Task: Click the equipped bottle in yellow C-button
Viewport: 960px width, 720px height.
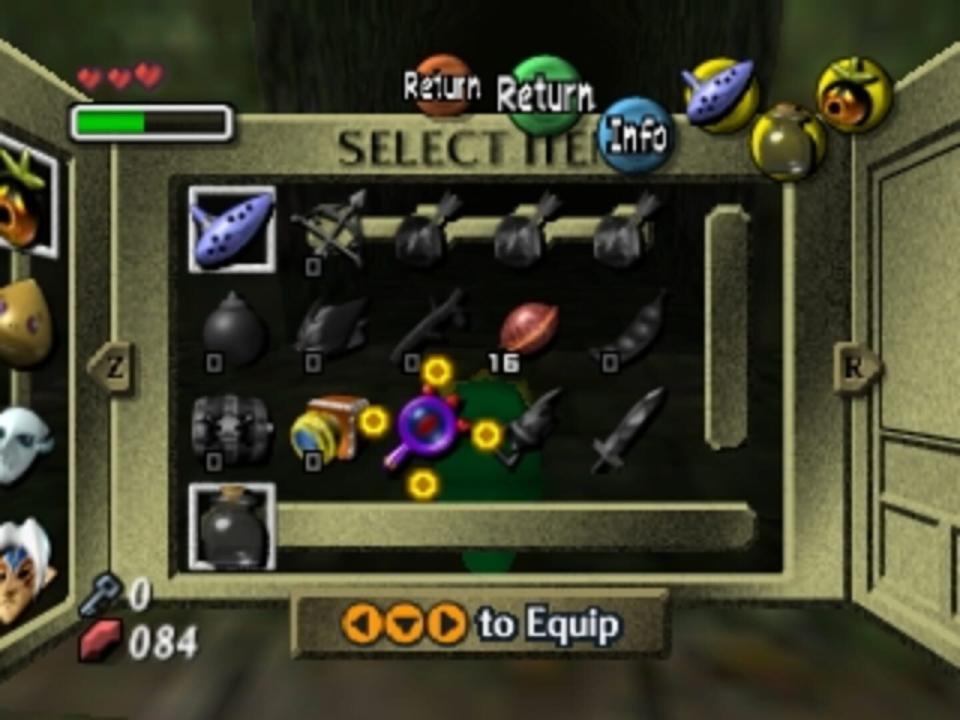Action: coord(788,142)
